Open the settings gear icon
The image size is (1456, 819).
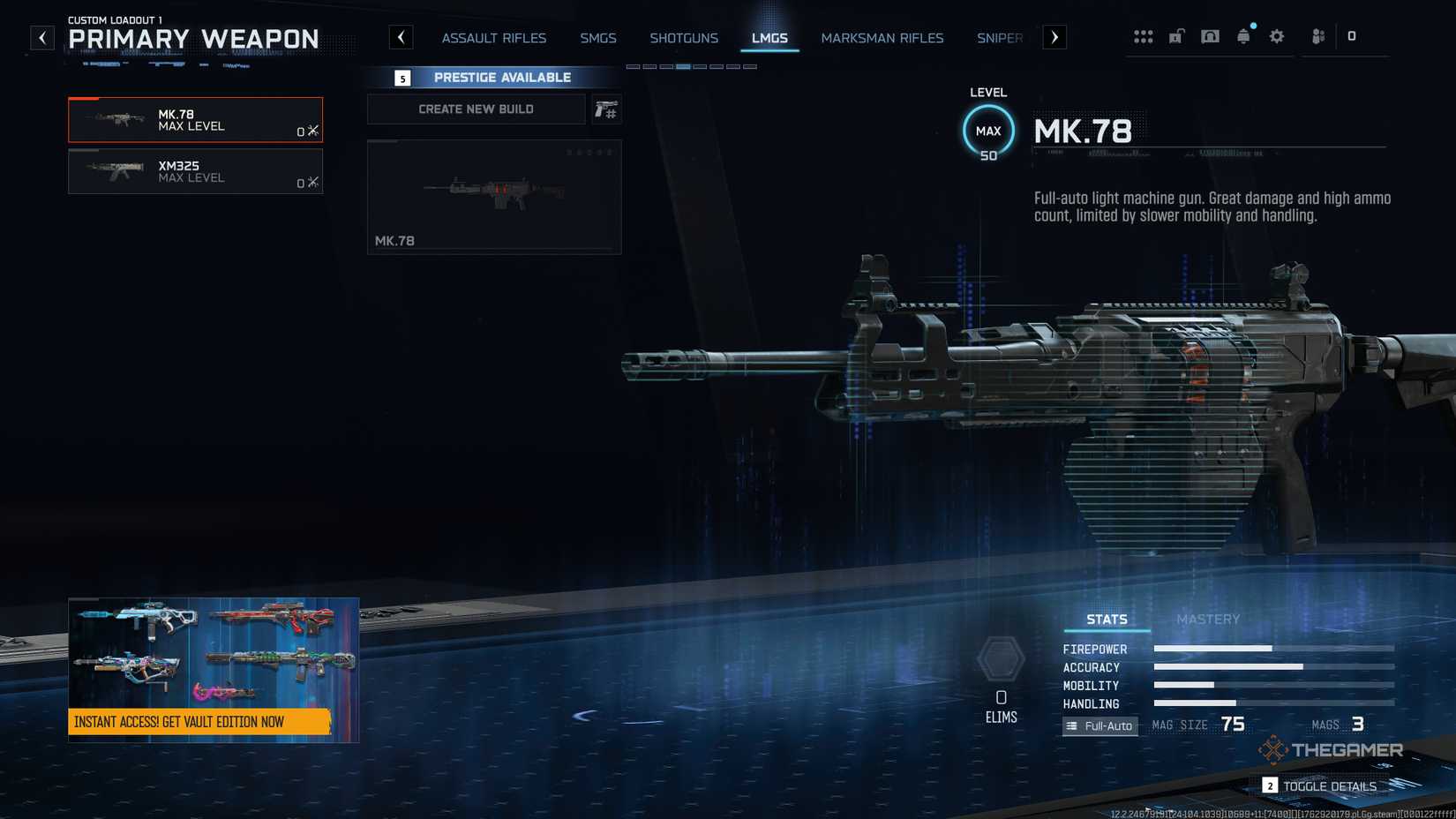coord(1276,36)
